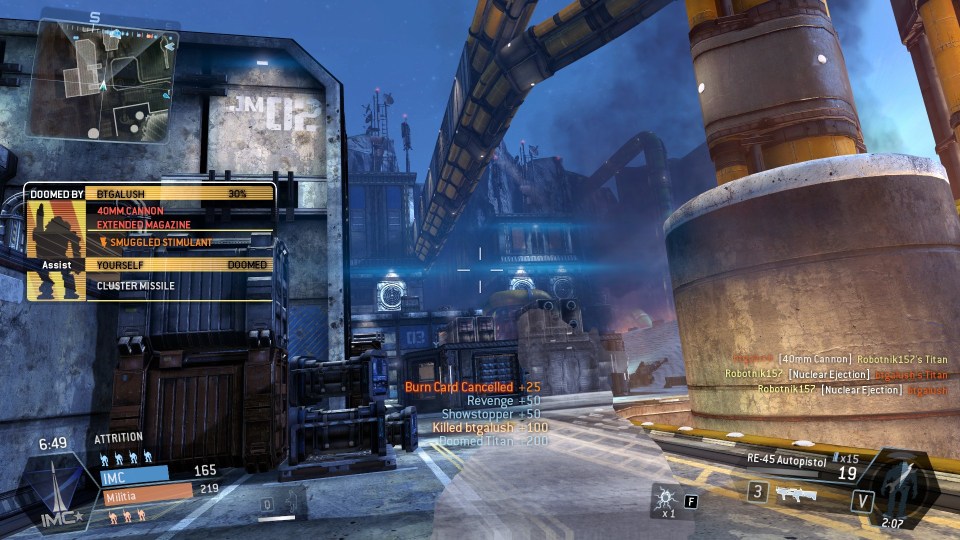Click the Cluster Missile entry

[178, 286]
